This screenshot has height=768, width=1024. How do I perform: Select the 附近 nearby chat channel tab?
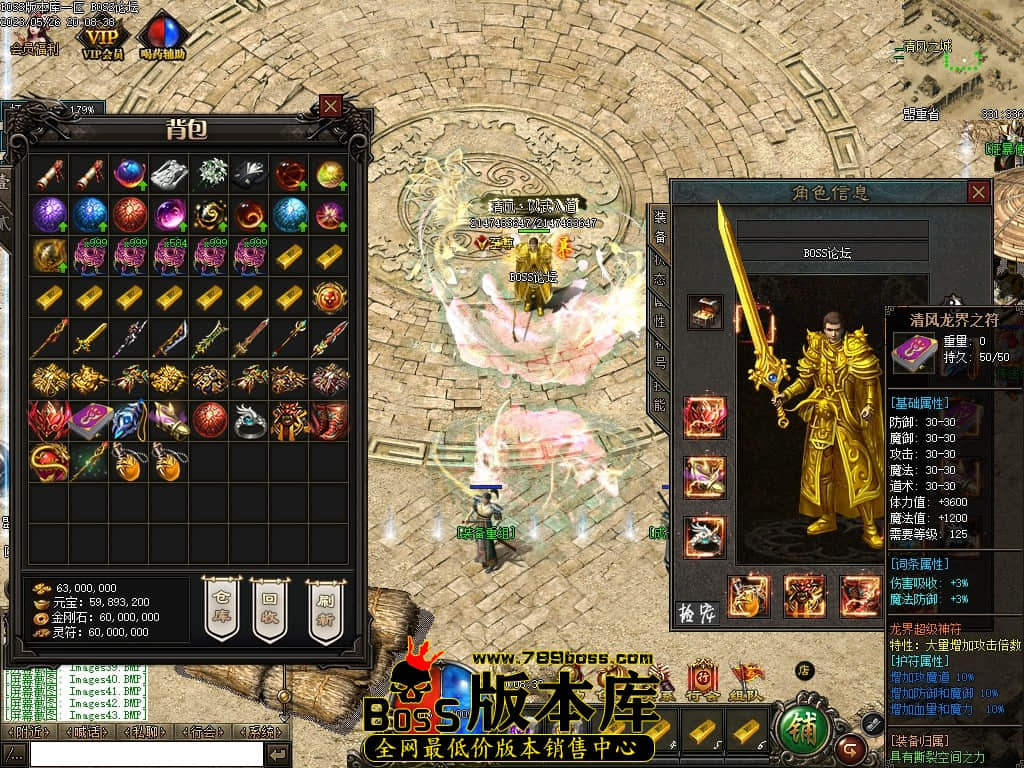click(27, 731)
